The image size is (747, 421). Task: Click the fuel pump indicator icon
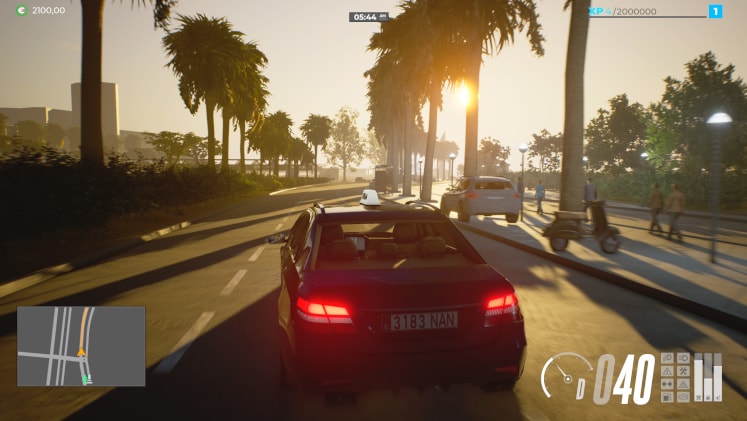tap(667, 397)
